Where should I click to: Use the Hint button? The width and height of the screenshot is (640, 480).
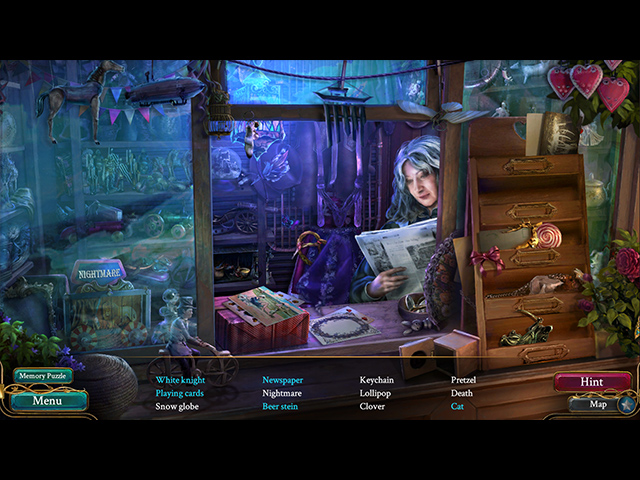tap(592, 382)
